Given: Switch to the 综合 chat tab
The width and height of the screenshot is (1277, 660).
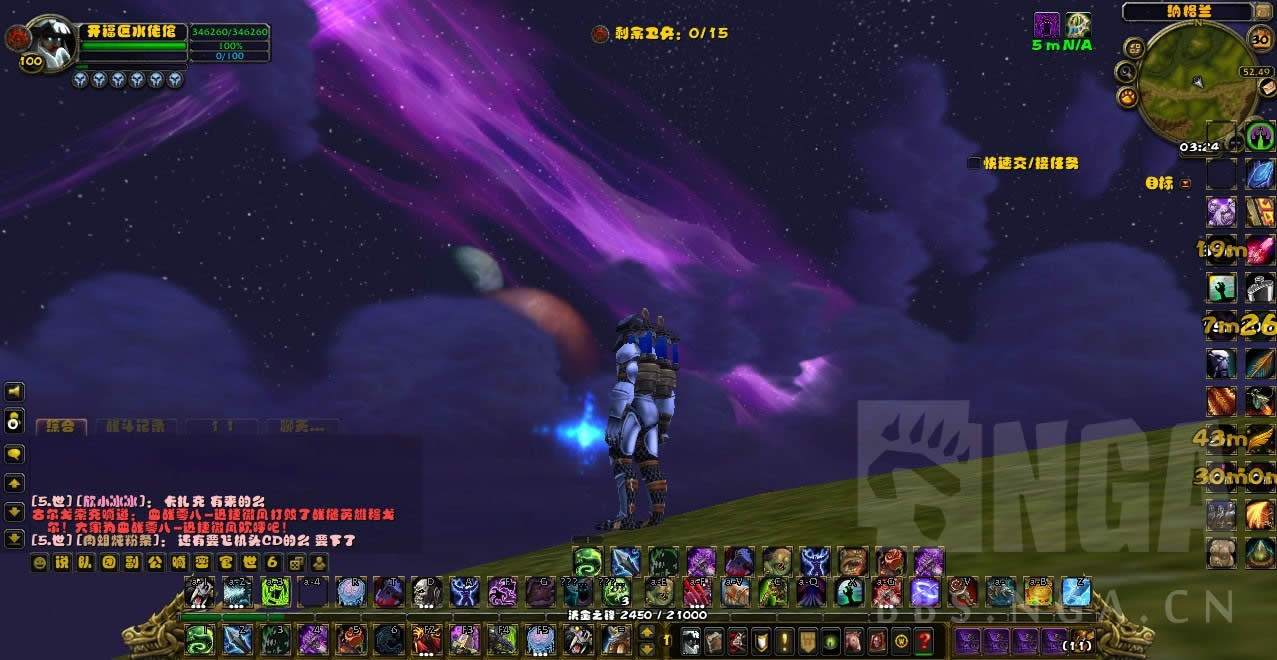Looking at the screenshot, I should pos(59,427).
